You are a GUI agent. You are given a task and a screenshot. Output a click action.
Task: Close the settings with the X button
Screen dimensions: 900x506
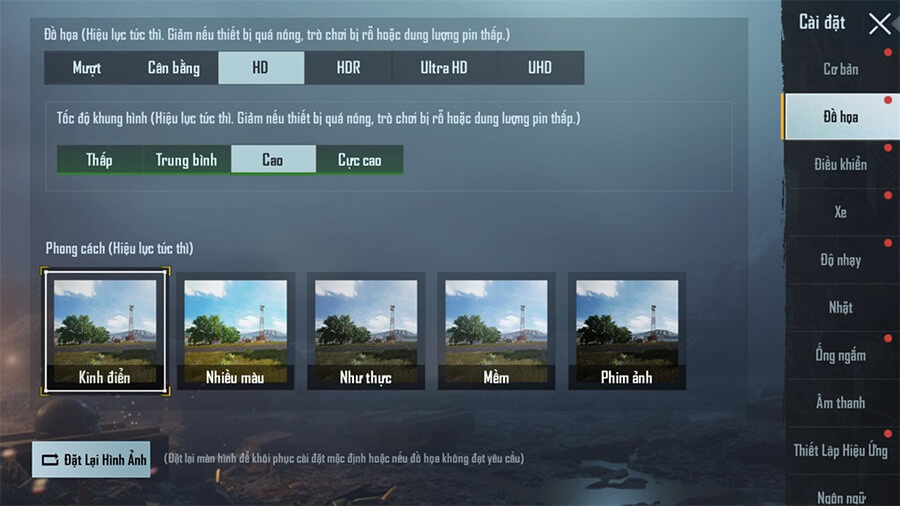(879, 24)
